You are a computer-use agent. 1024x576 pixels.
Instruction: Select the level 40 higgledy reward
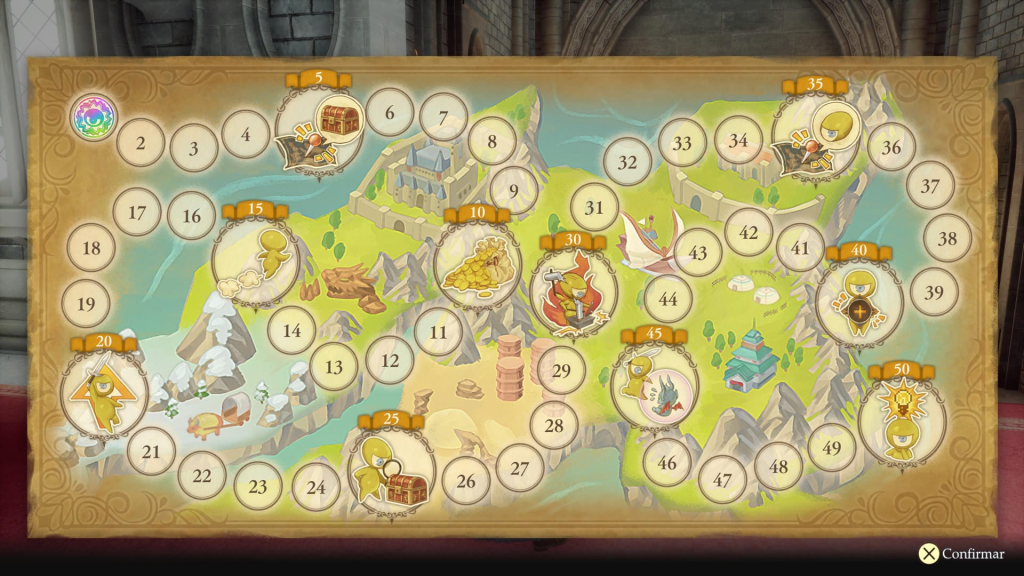pos(859,301)
